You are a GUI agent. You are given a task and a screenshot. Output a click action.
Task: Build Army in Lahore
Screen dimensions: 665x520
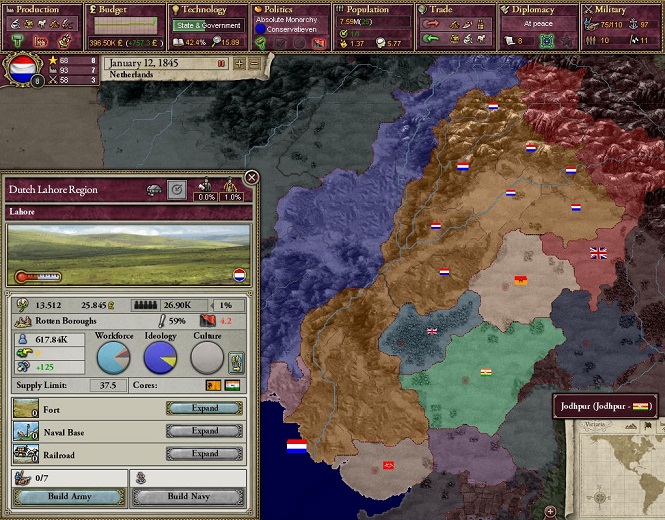pos(69,497)
